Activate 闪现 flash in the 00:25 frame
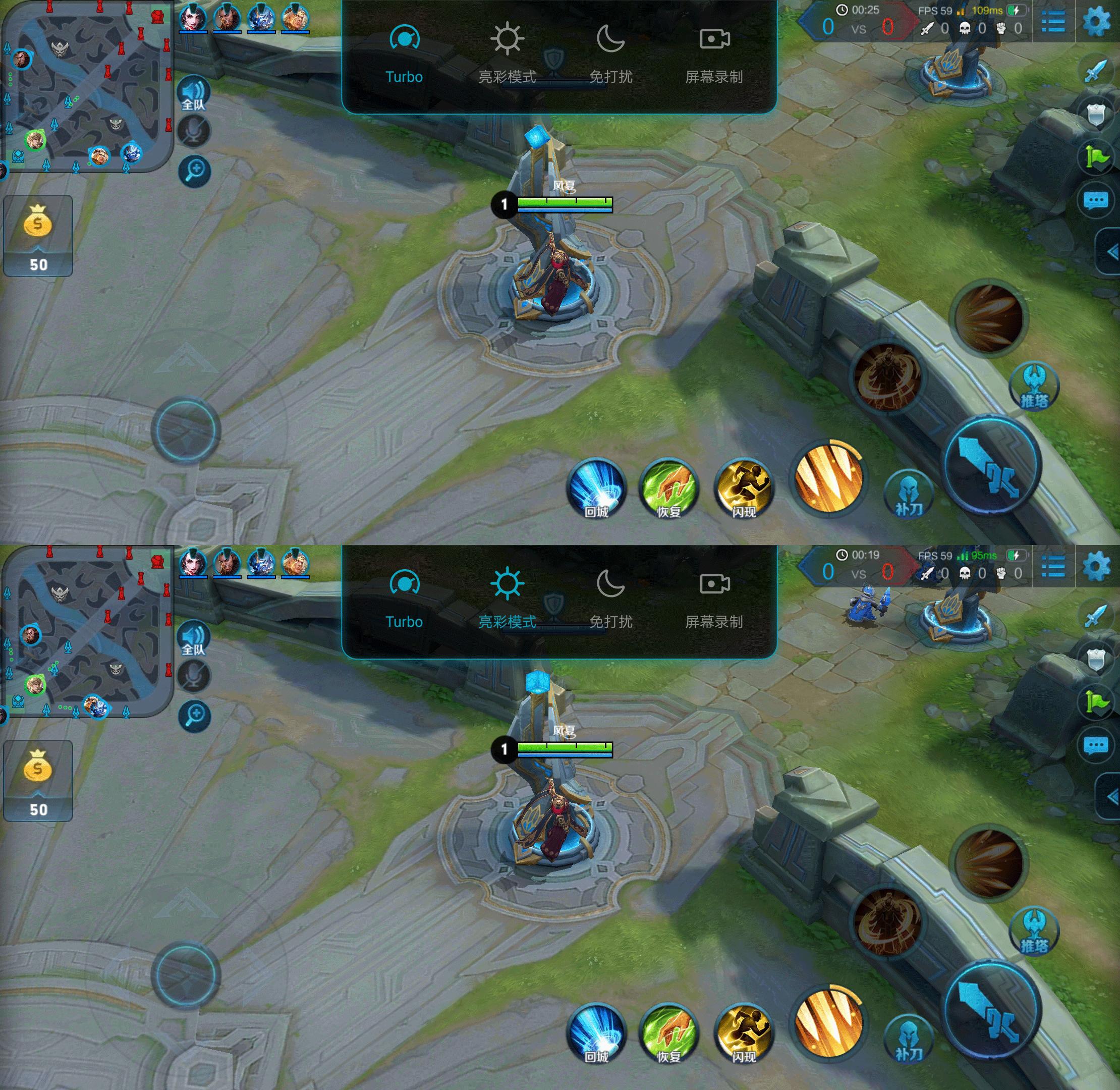This screenshot has width=1120, height=1090. [x=743, y=489]
